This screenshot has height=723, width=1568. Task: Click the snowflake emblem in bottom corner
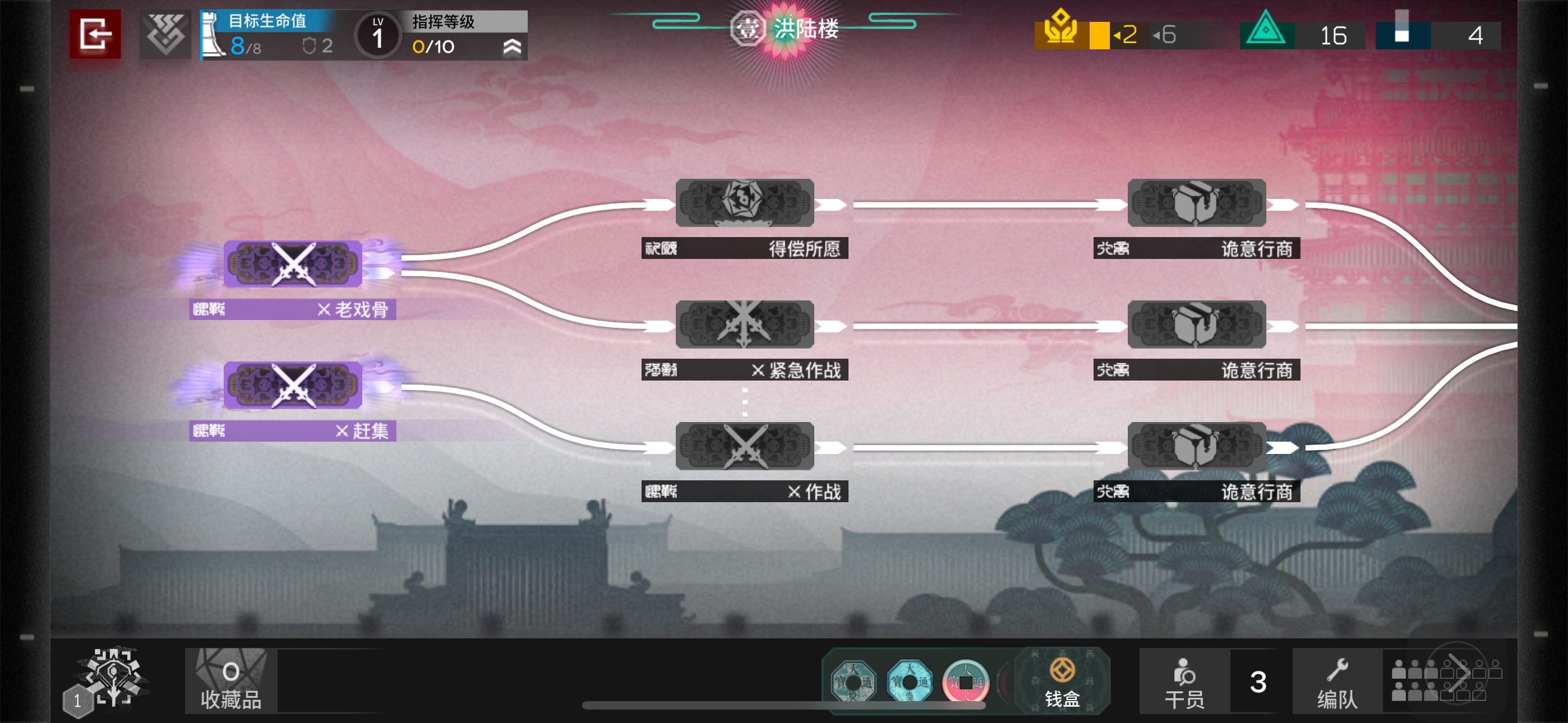tap(113, 676)
